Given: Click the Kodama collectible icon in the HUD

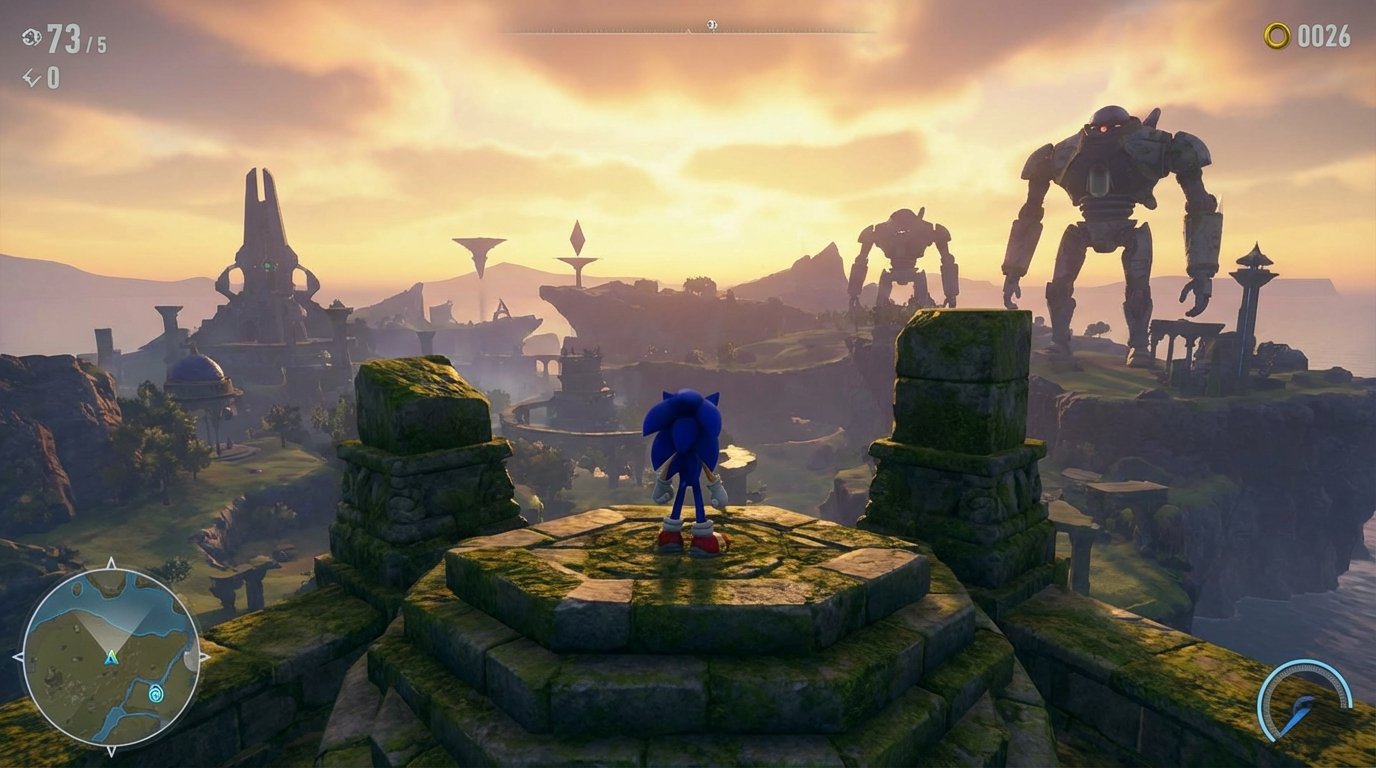Looking at the screenshot, I should (x=32, y=36).
